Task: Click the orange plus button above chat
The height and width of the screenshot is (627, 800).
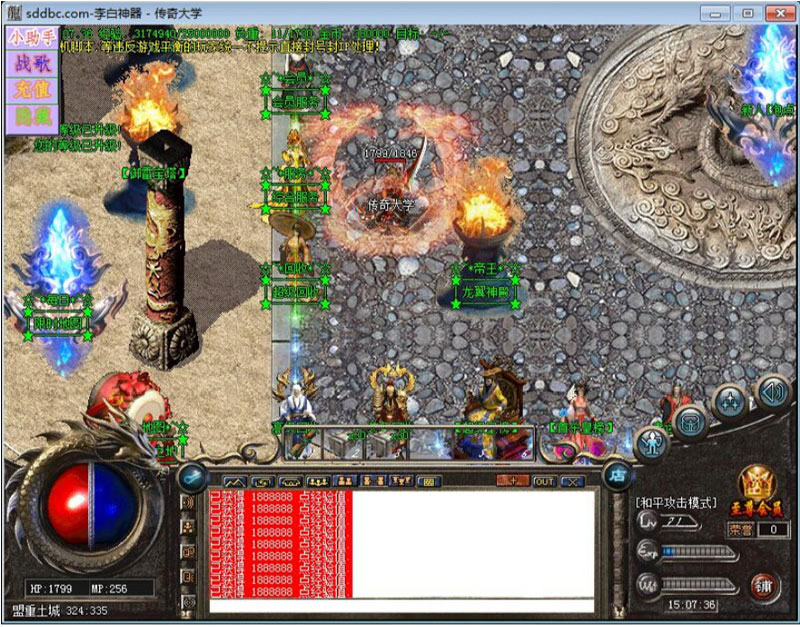Action: [x=514, y=481]
